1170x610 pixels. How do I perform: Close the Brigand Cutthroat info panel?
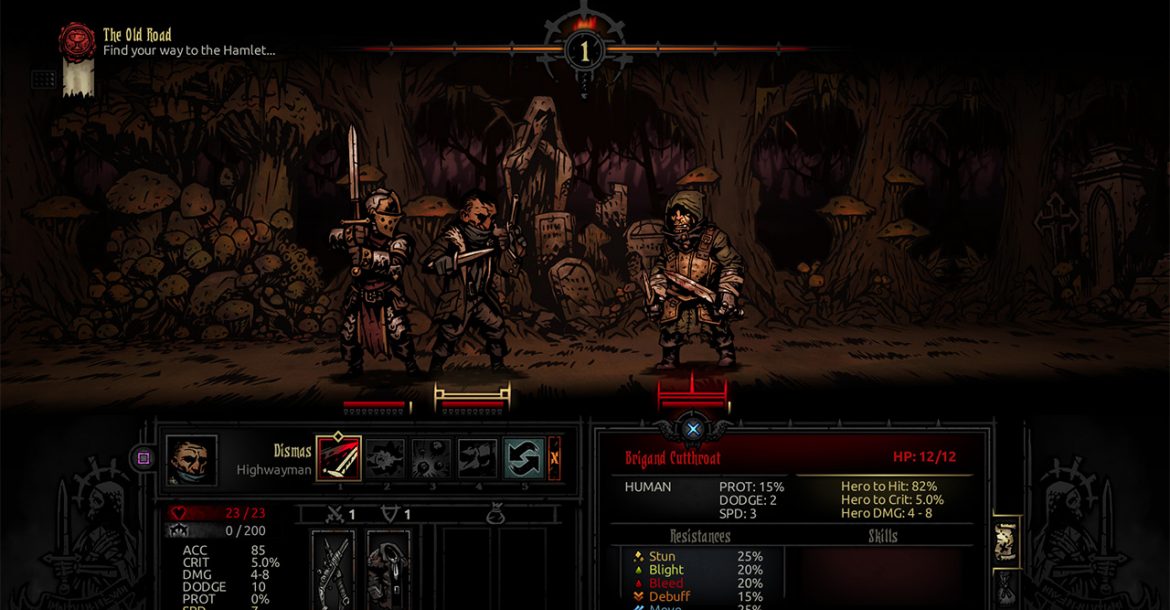click(x=692, y=430)
